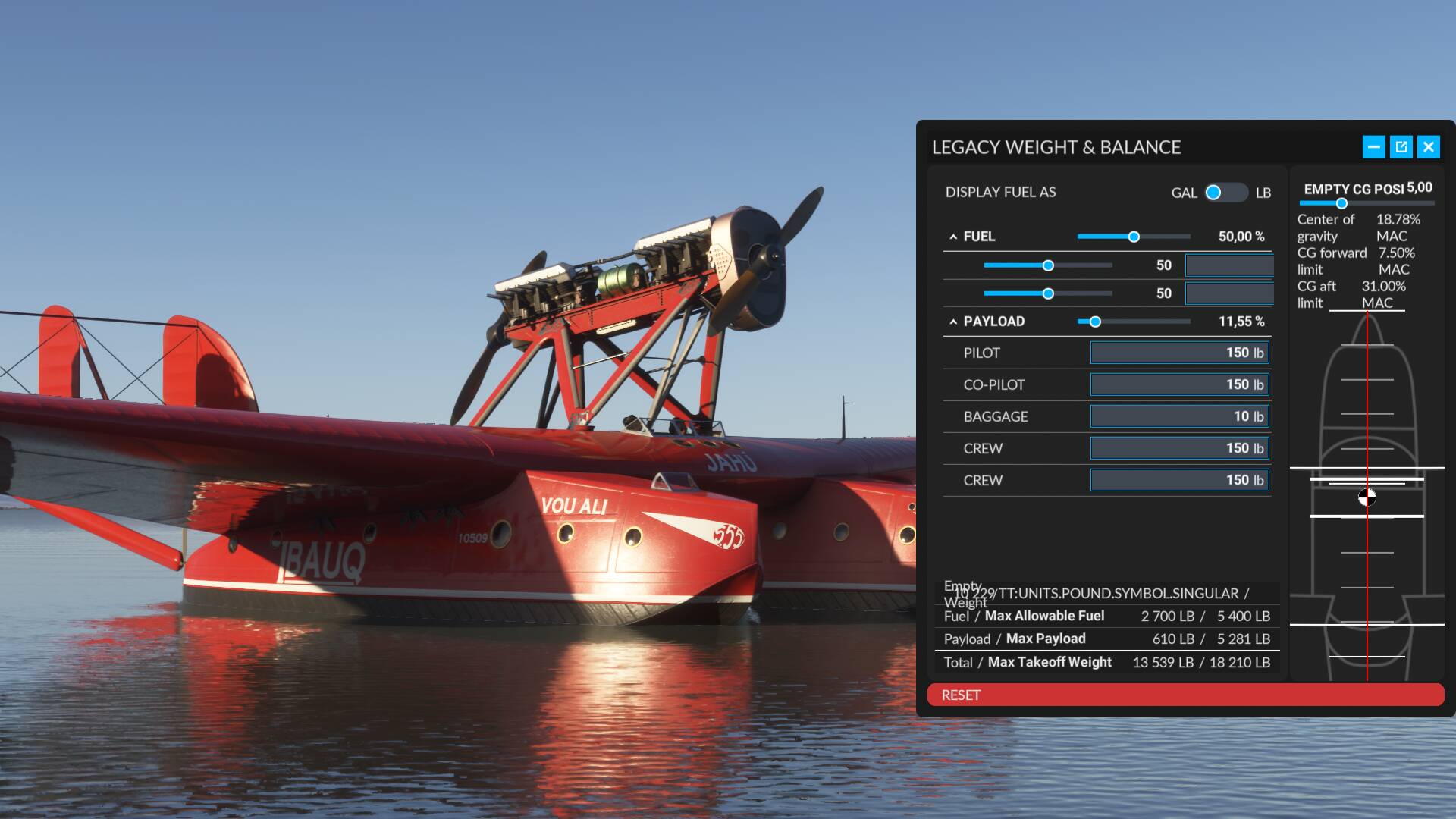
Task: Adjust the Empty CG Position slider
Action: pyautogui.click(x=1341, y=203)
